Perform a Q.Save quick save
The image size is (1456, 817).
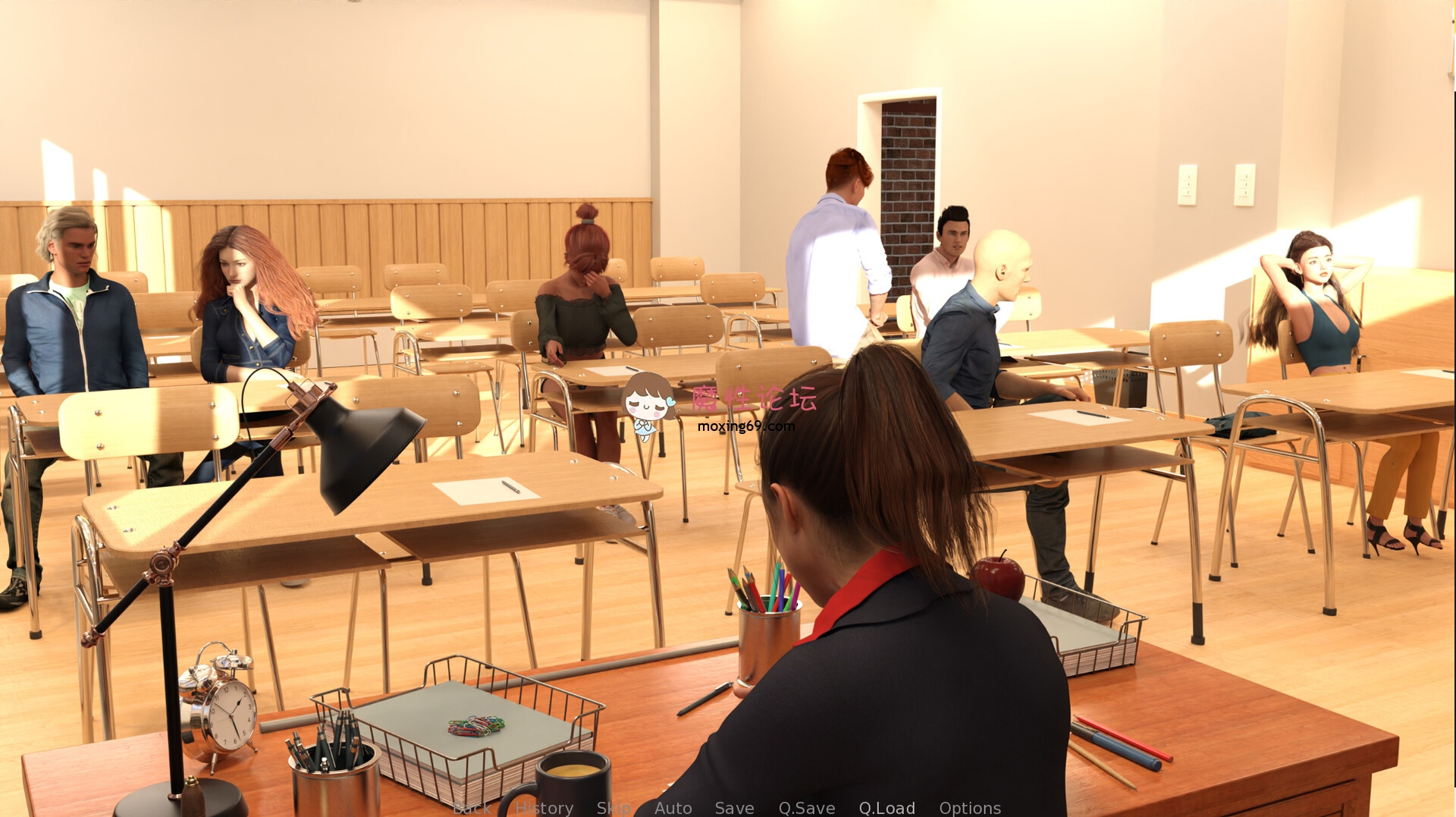click(x=806, y=808)
